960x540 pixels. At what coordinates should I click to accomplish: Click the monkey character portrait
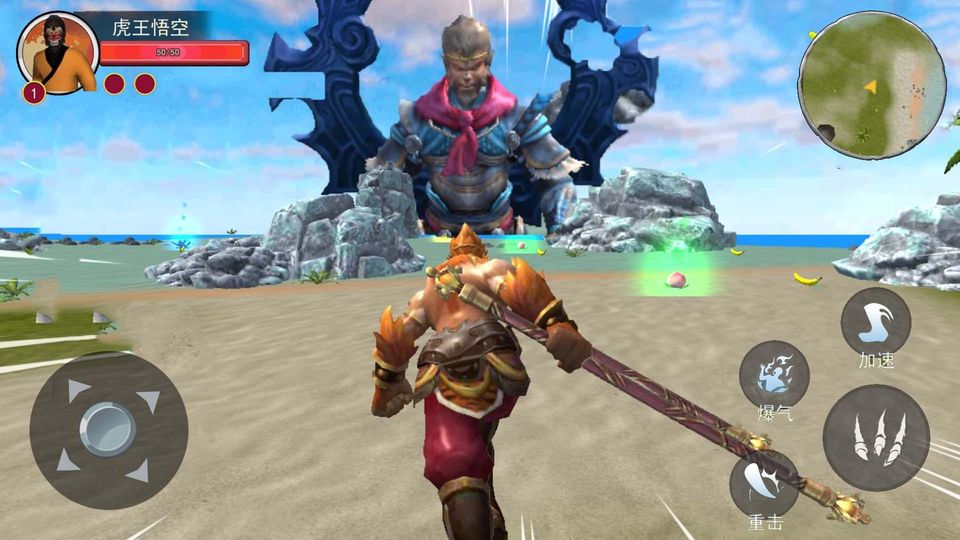[x=58, y=53]
